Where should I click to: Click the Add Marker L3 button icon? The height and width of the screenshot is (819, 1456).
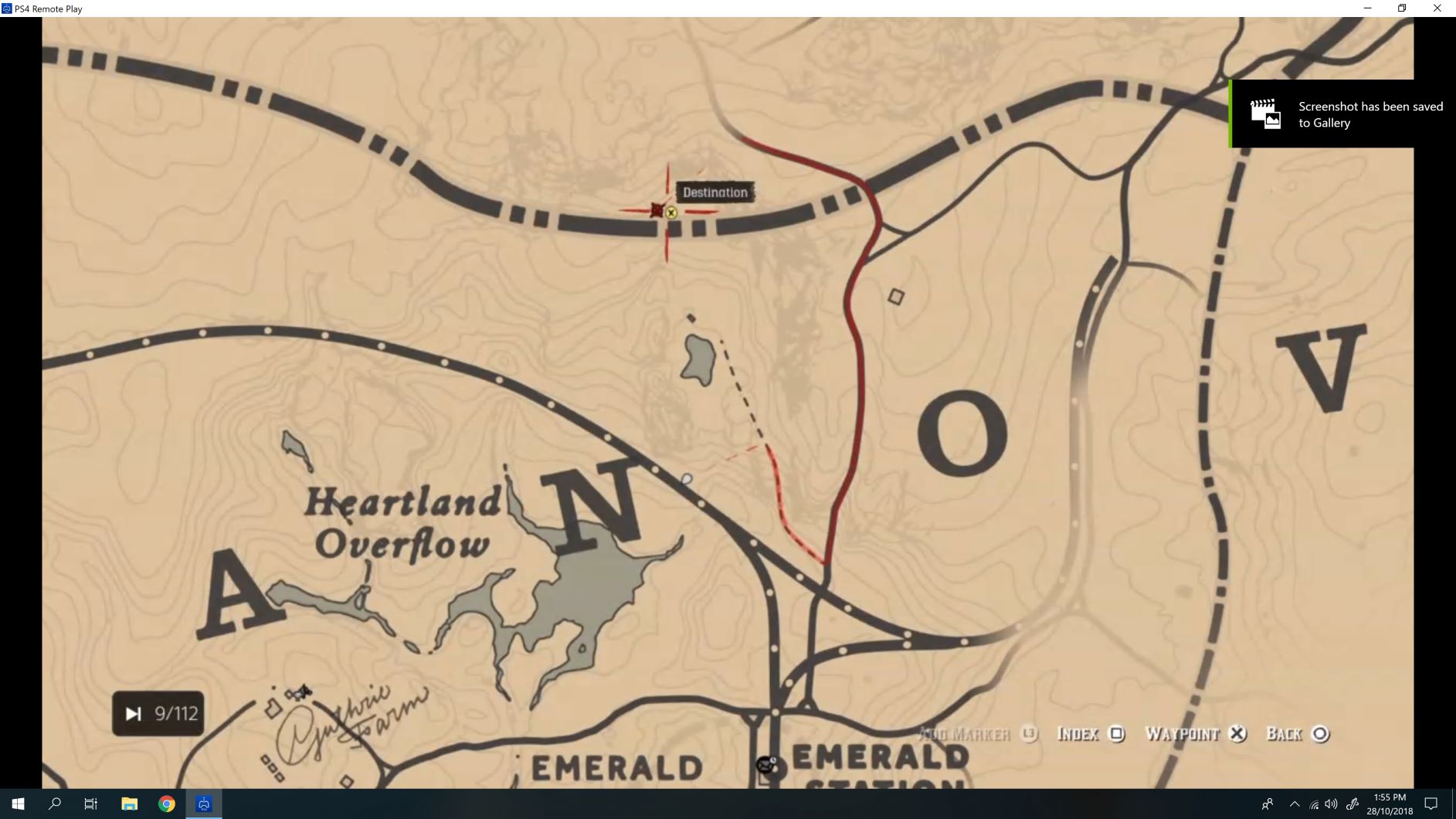pyautogui.click(x=1029, y=734)
